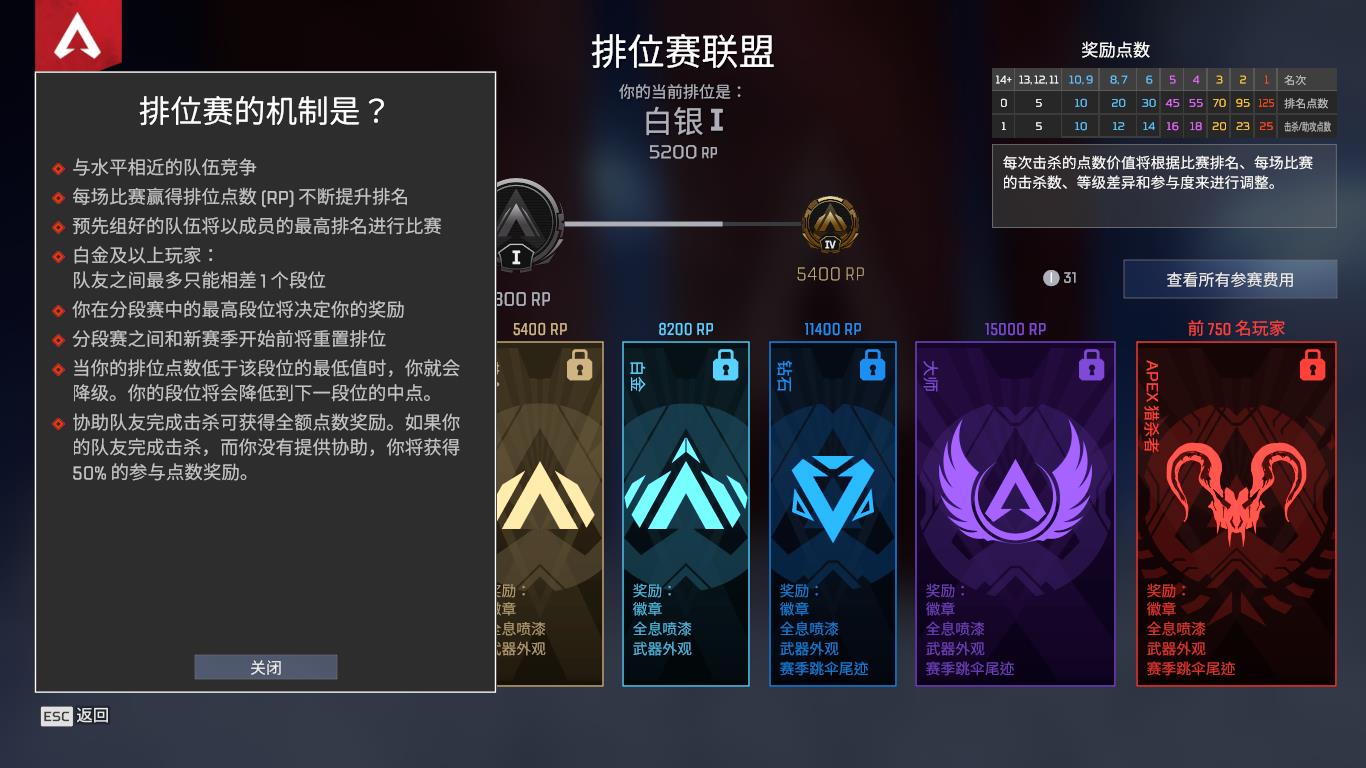This screenshot has height=768, width=1366.
Task: Click the lock icon on the 白金 card
Action: click(725, 366)
